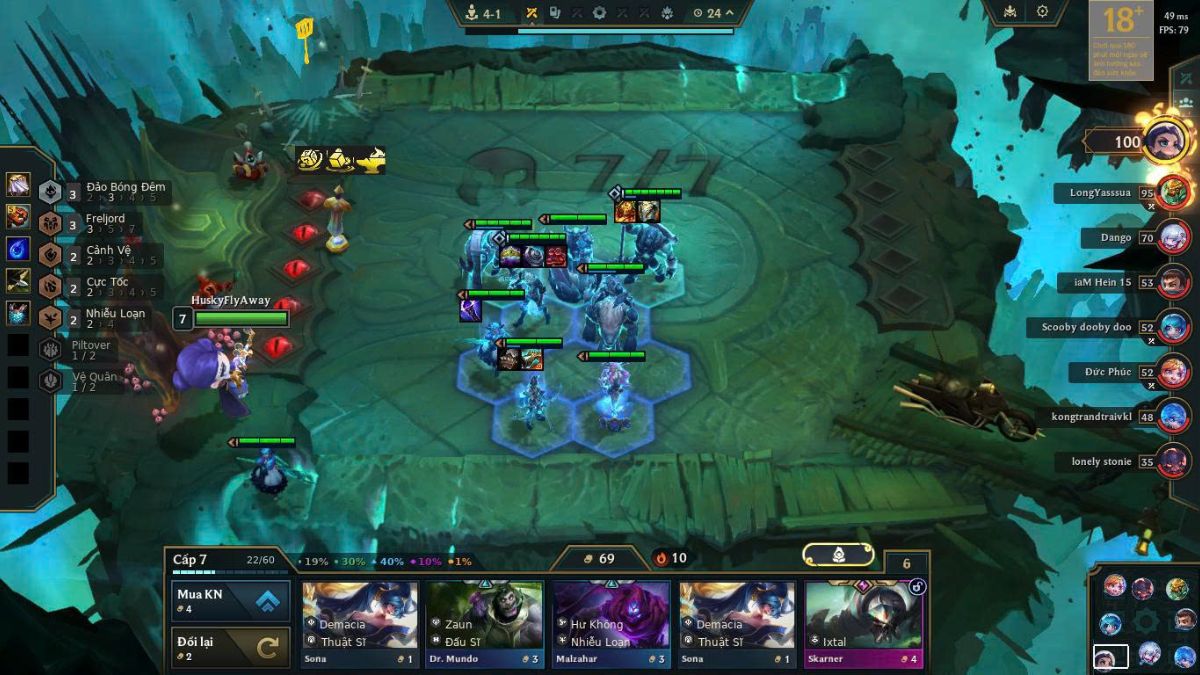The width and height of the screenshot is (1200, 675).
Task: Open the settings gear at top right
Action: pos(1042,12)
